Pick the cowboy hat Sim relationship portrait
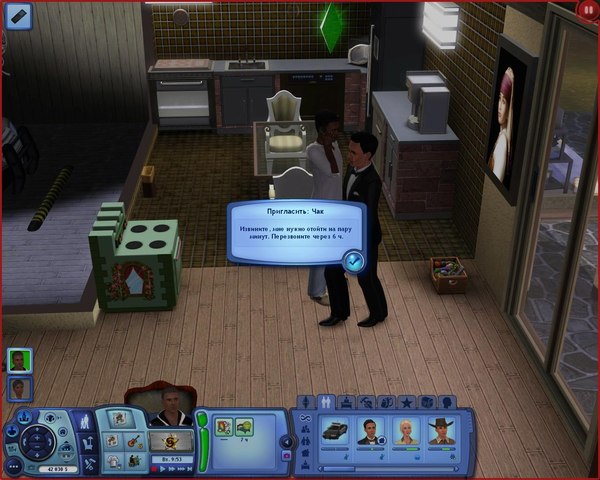Viewport: 600px width, 480px height. coord(440,431)
